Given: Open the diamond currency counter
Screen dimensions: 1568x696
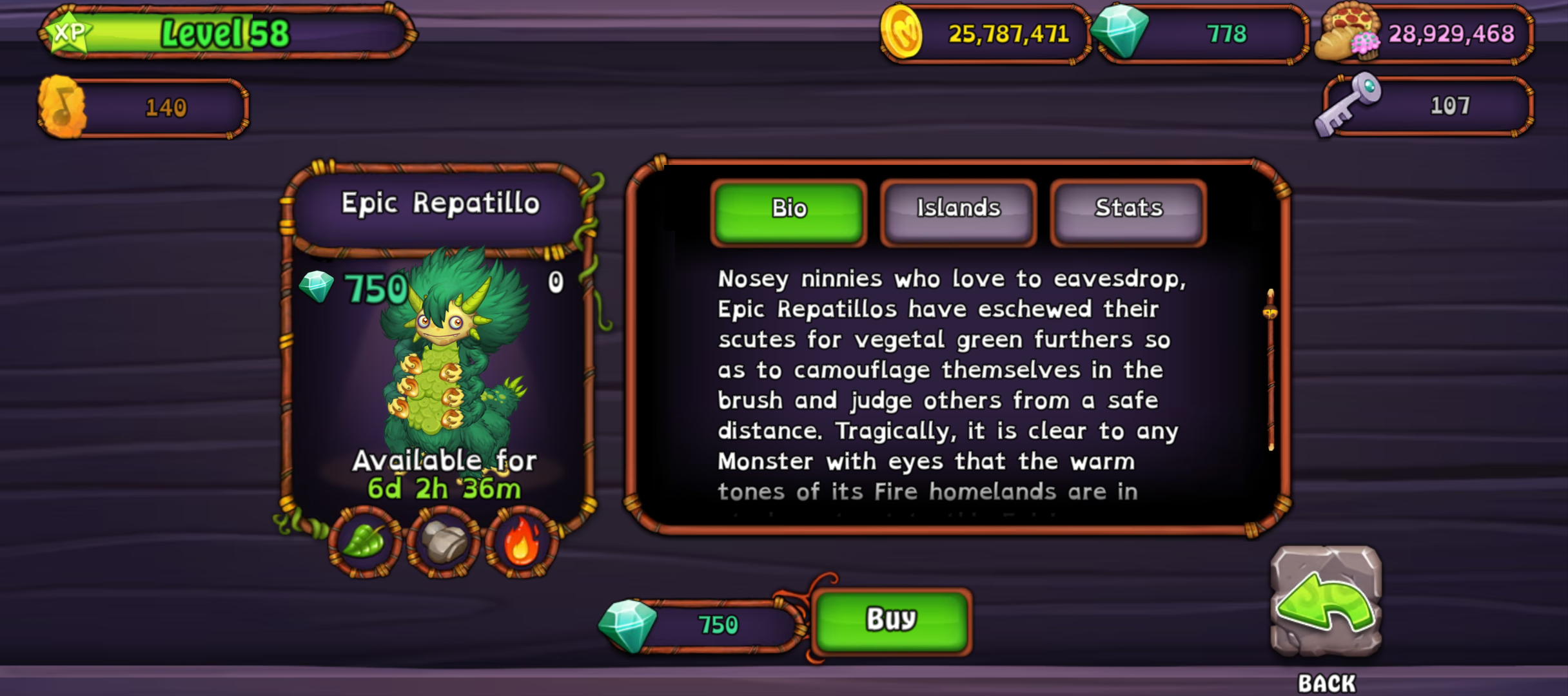Looking at the screenshot, I should 1202,34.
